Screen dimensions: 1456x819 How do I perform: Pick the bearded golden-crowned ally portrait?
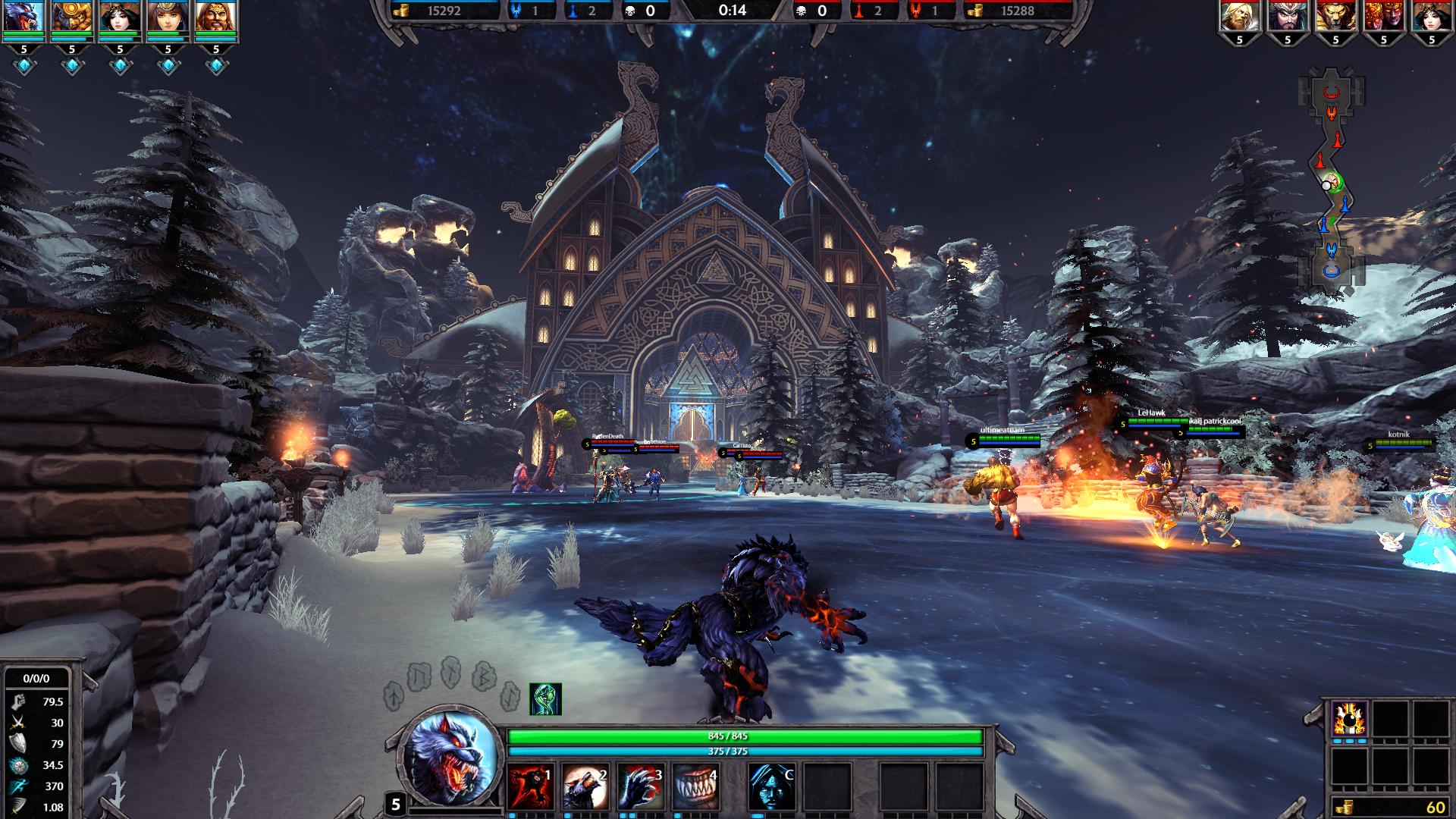(x=215, y=18)
